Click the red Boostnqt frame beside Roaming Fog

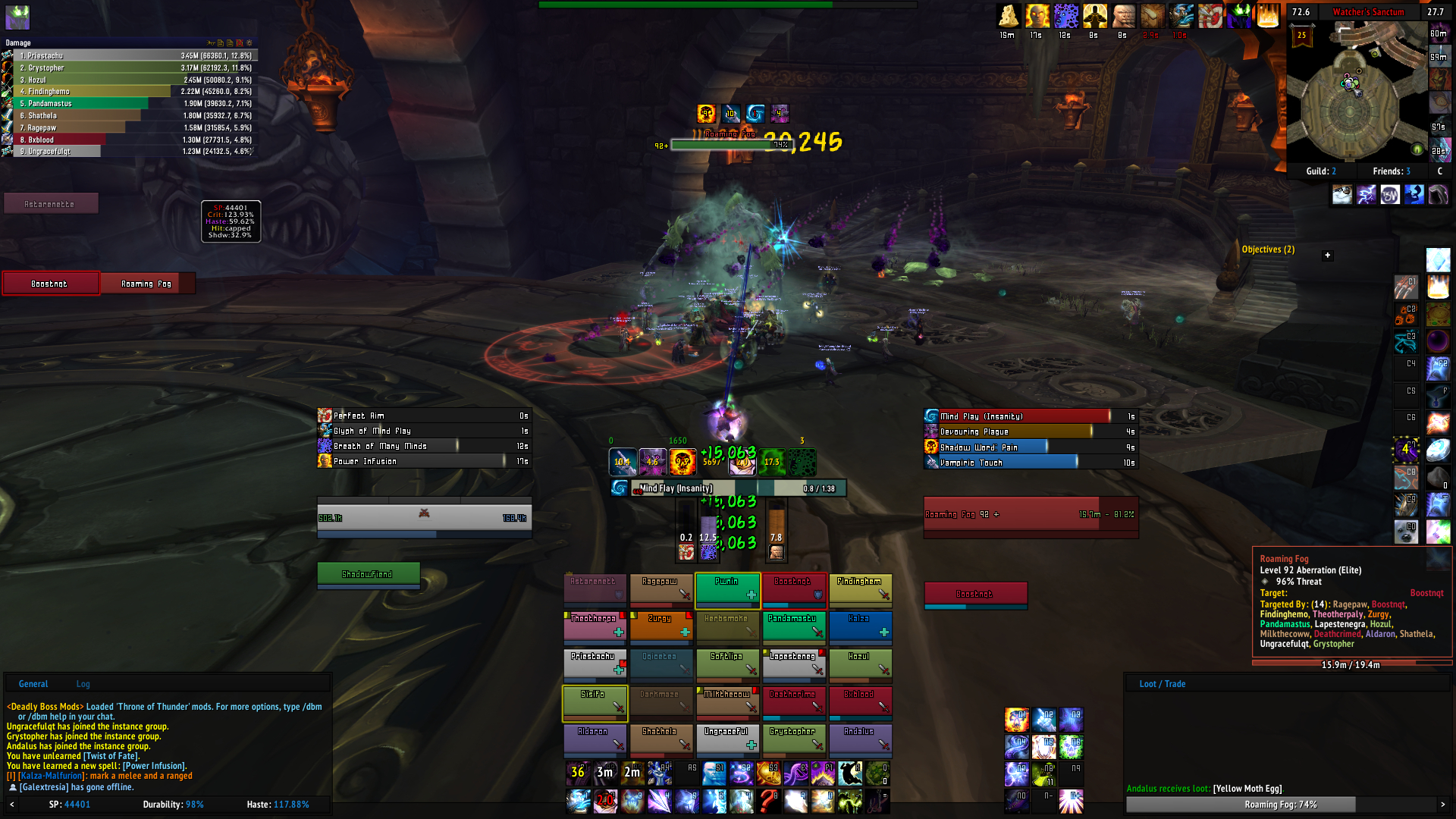pos(50,284)
